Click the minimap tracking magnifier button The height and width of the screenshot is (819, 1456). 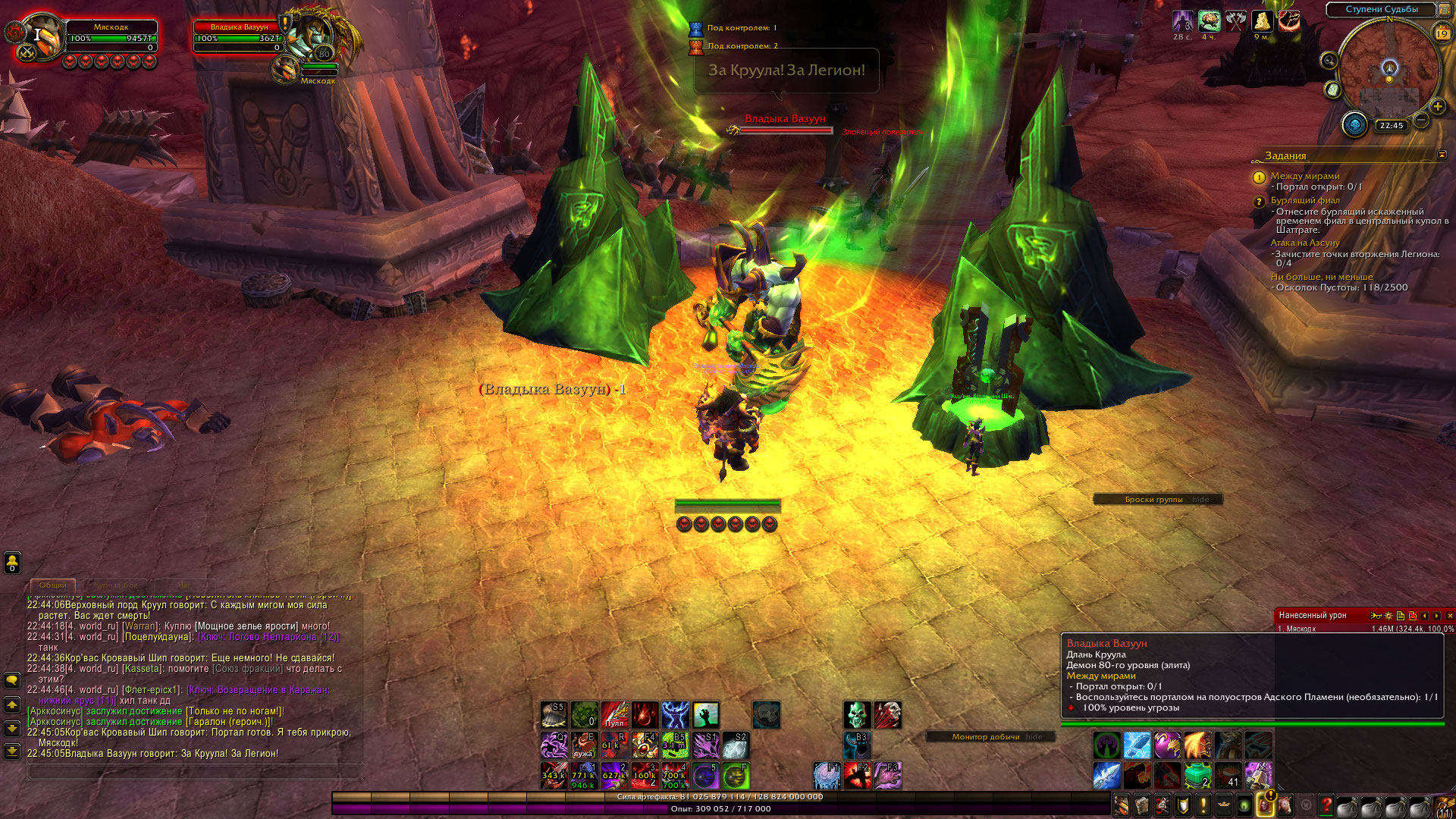[x=1329, y=61]
